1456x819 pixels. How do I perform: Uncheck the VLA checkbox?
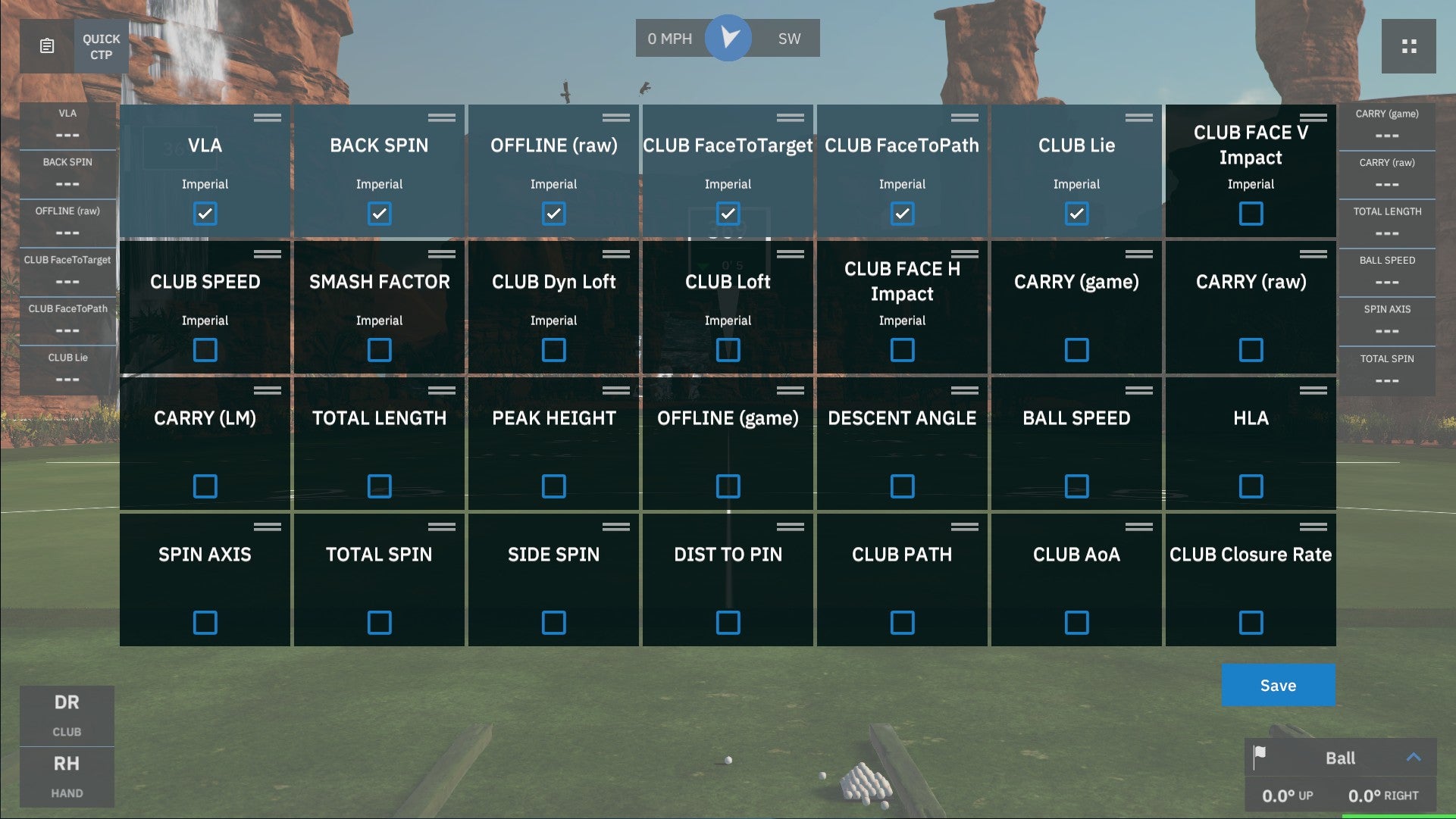point(205,214)
